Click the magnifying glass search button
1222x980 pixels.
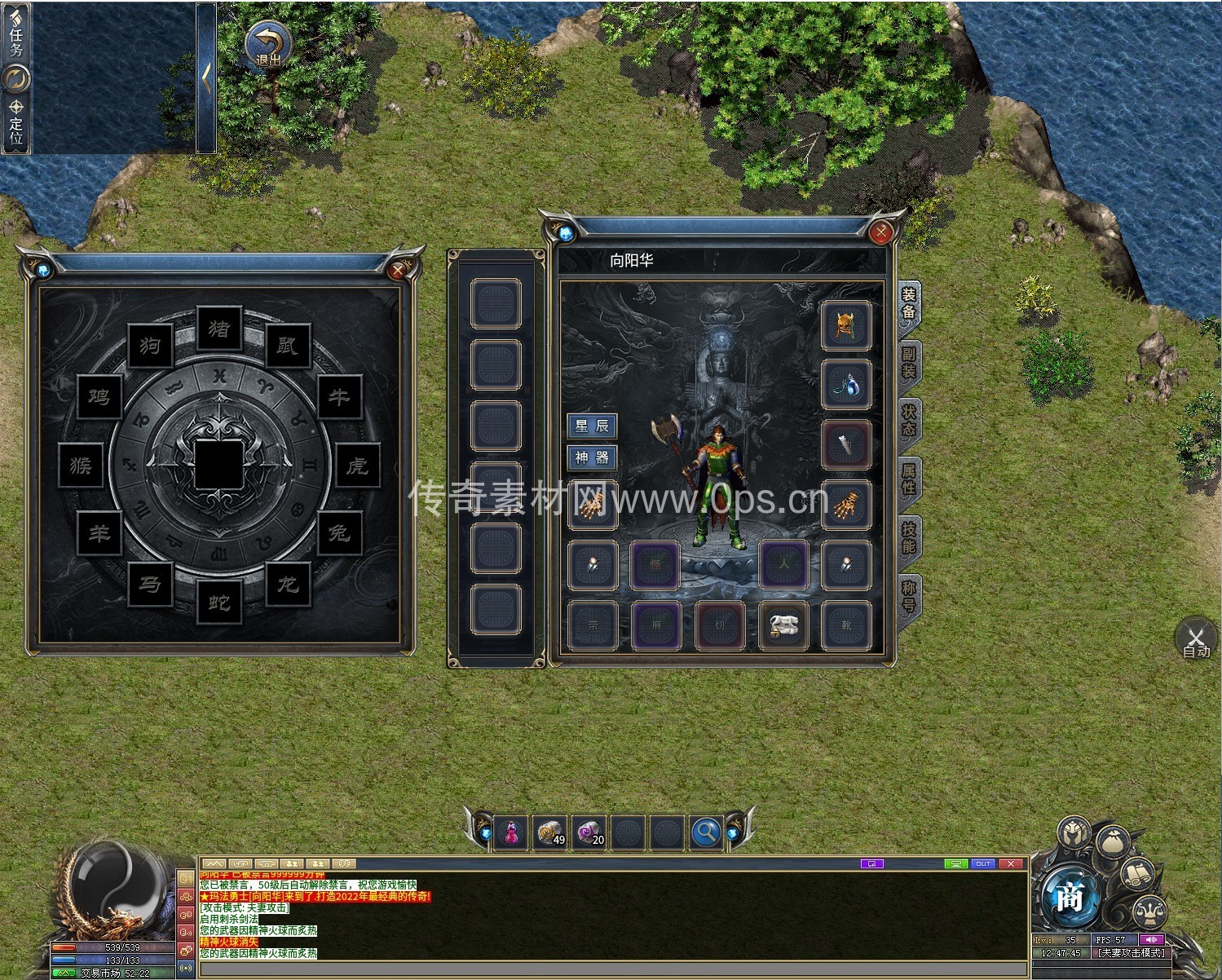[706, 832]
